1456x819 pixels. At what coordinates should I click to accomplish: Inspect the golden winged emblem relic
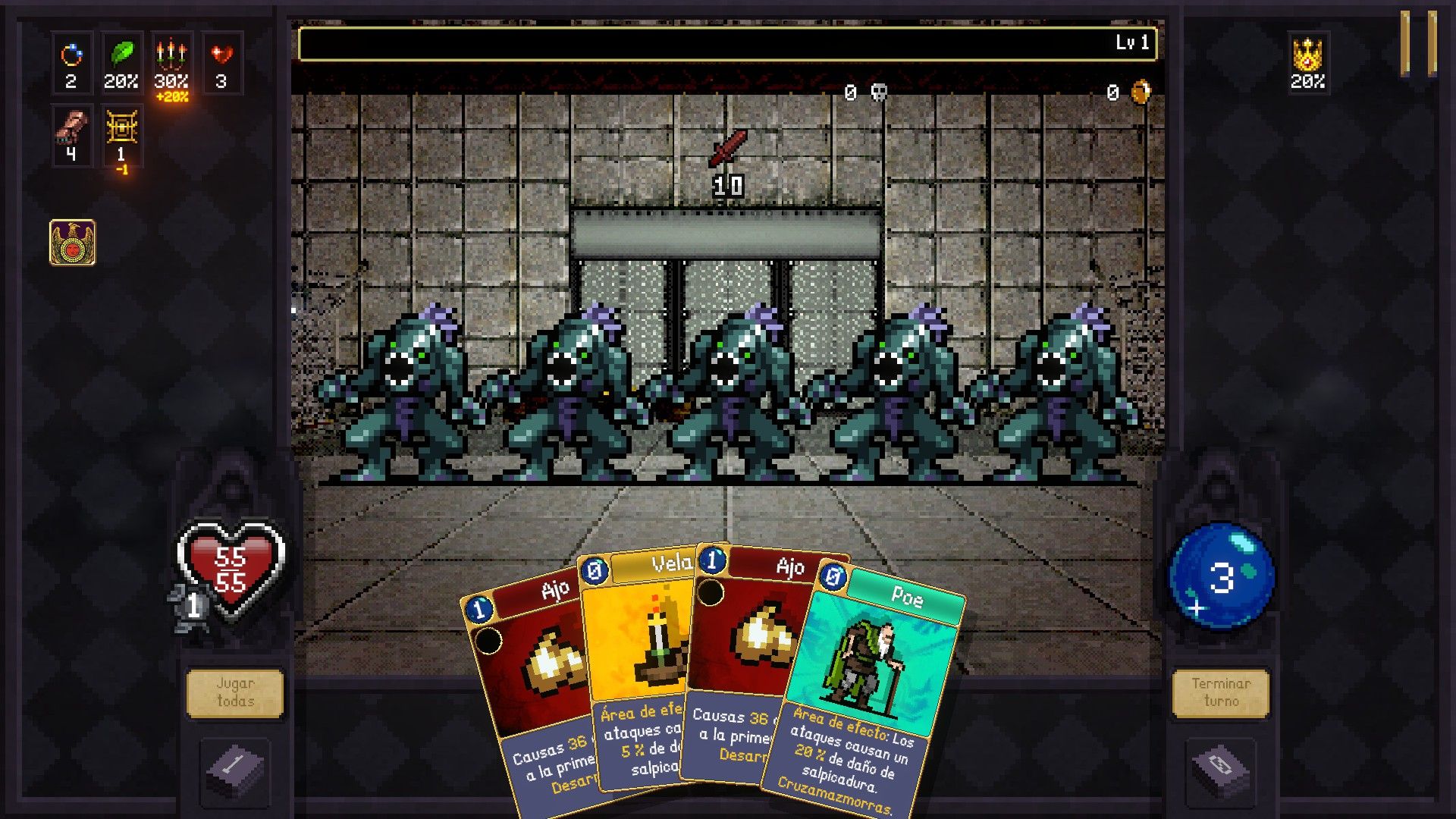click(x=73, y=243)
